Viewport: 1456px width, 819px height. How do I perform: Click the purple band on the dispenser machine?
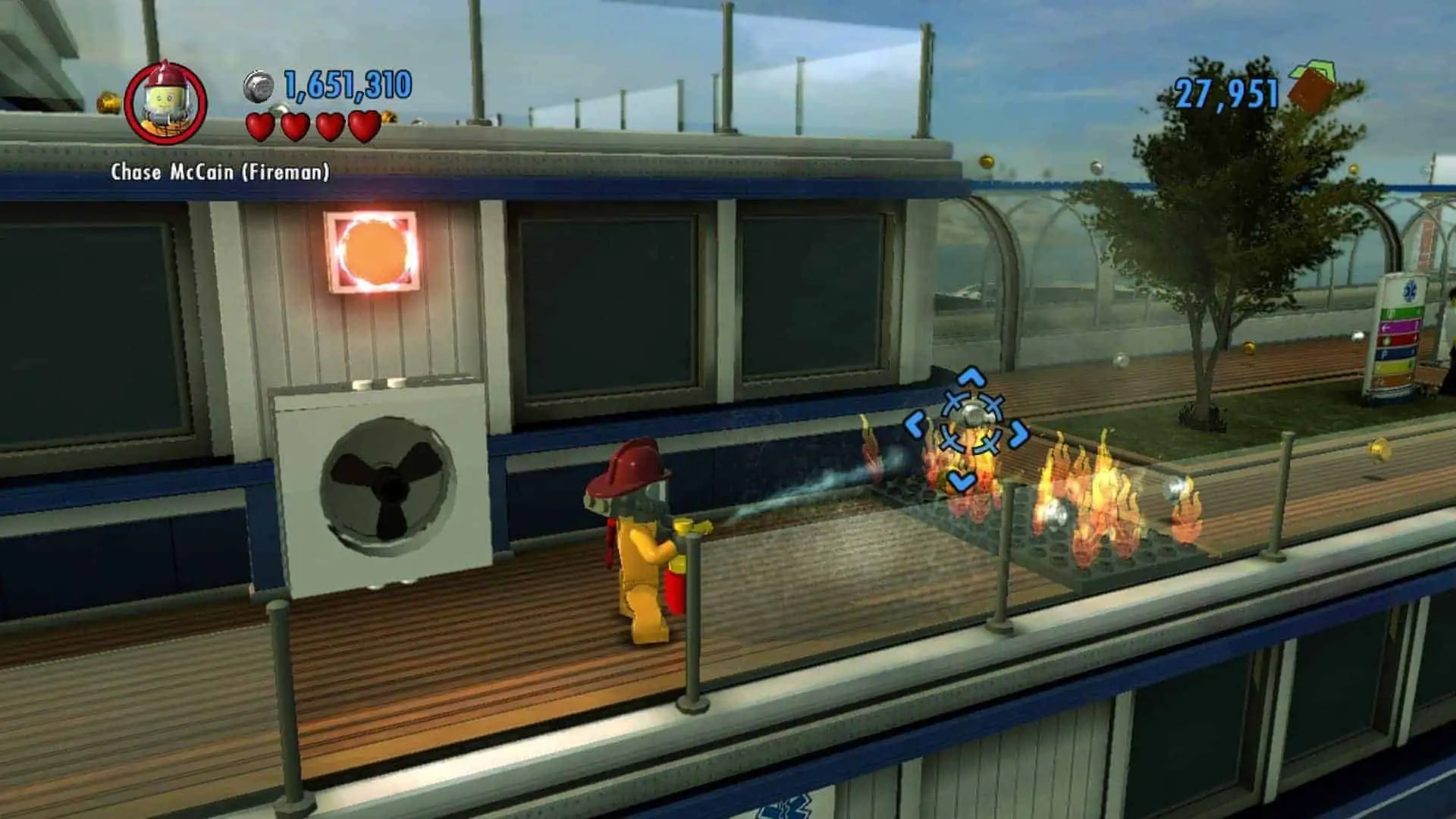pyautogui.click(x=1398, y=326)
